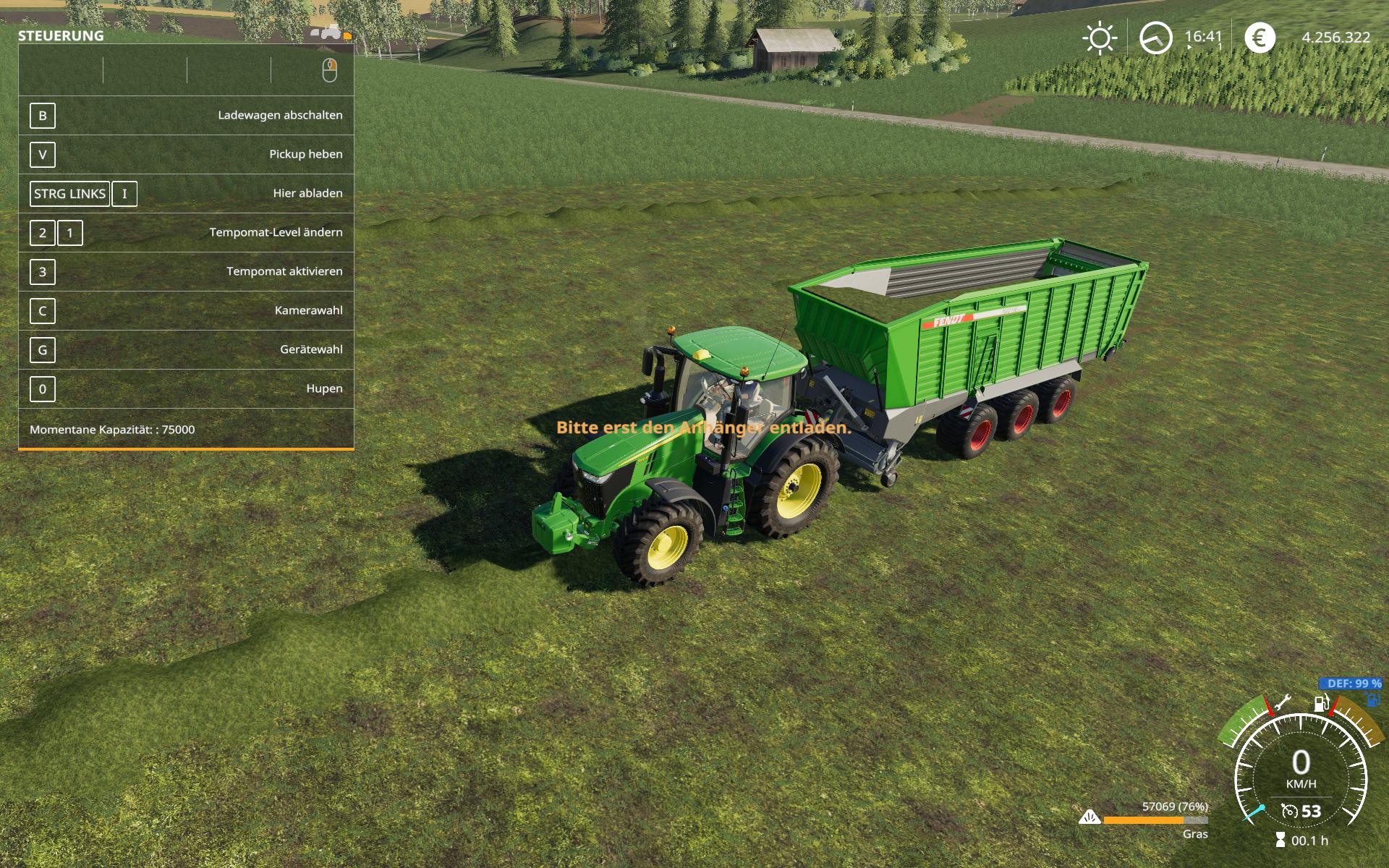Click the sun weather icon

1100,38
